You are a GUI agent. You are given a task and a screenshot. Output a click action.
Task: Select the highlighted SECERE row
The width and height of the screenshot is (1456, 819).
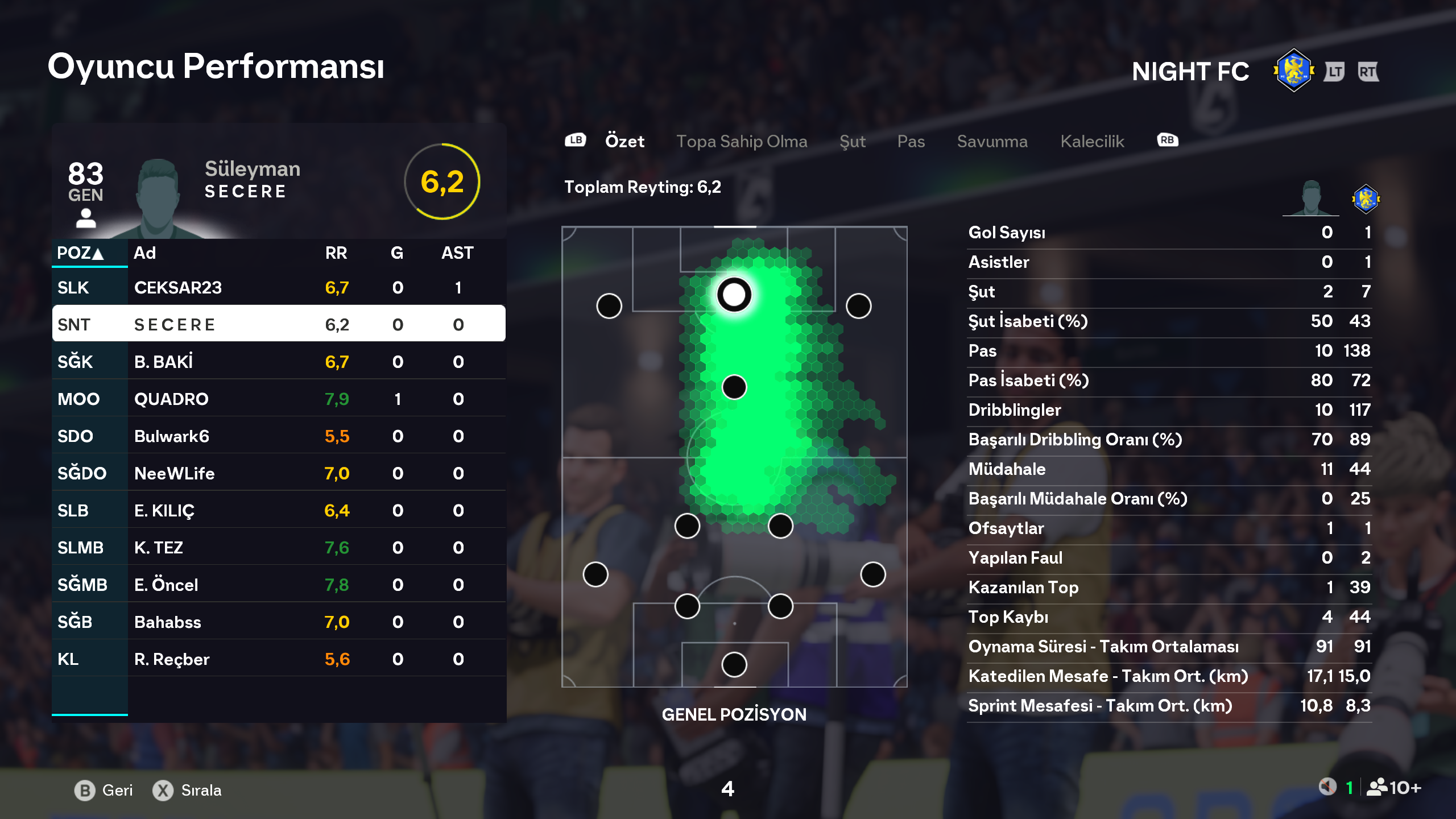(x=279, y=325)
